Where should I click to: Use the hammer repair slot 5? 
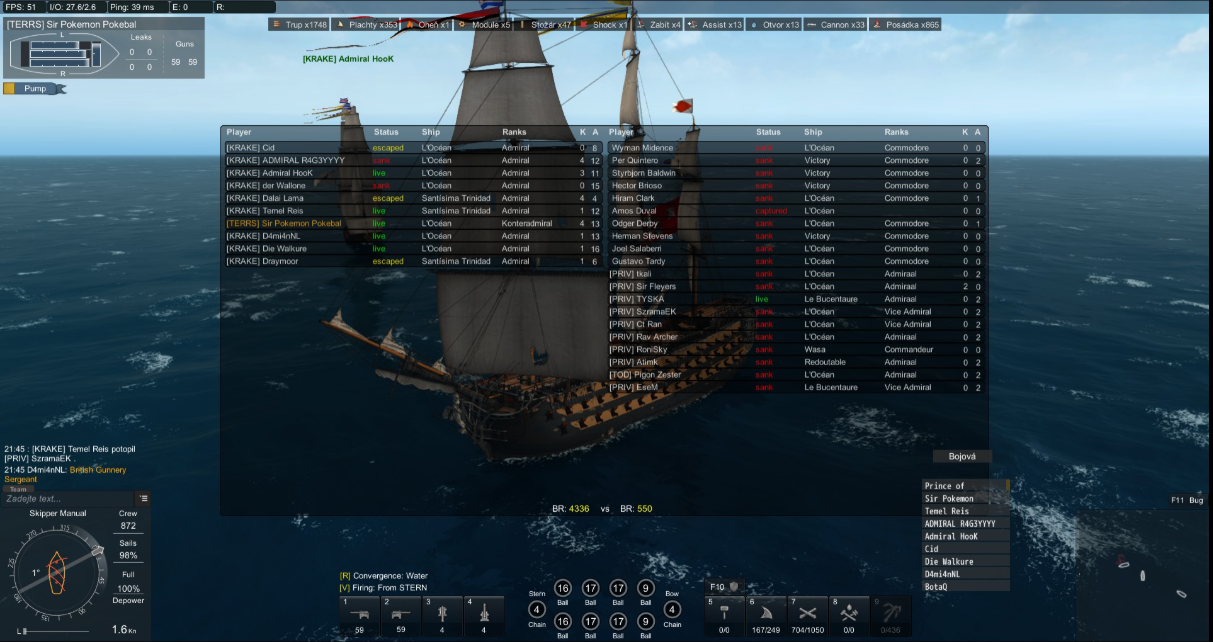click(724, 613)
